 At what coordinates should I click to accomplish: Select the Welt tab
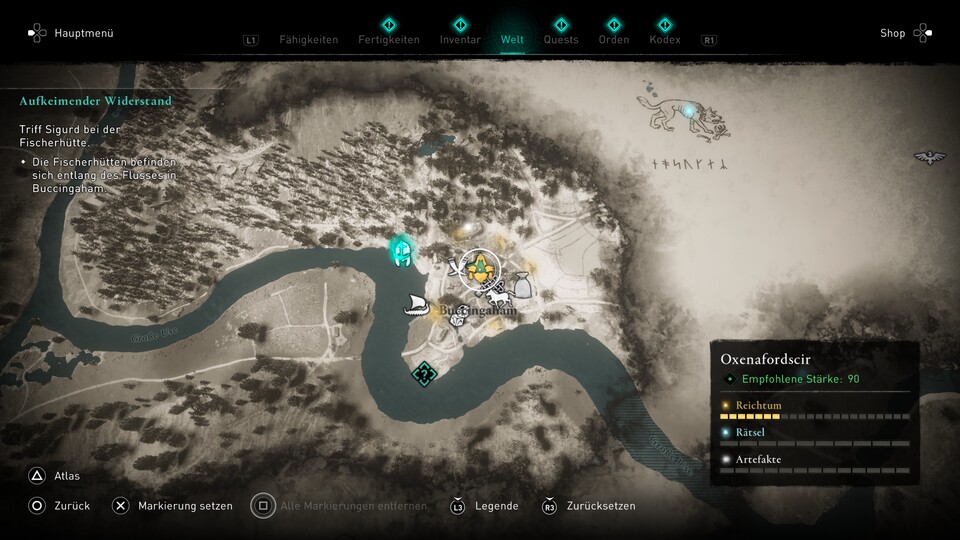[x=512, y=39]
